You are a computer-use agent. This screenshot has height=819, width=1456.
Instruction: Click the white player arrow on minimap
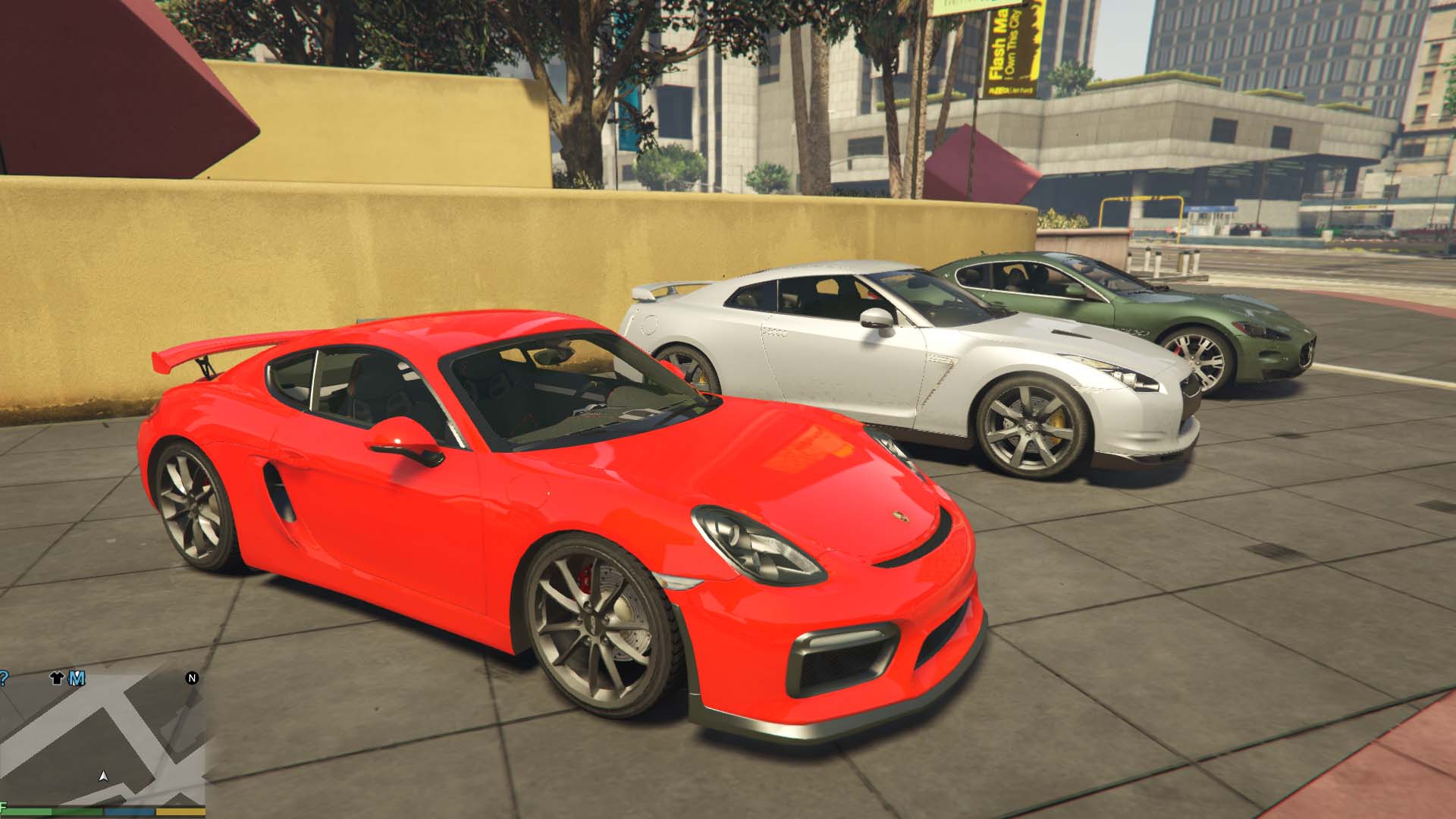tap(104, 777)
